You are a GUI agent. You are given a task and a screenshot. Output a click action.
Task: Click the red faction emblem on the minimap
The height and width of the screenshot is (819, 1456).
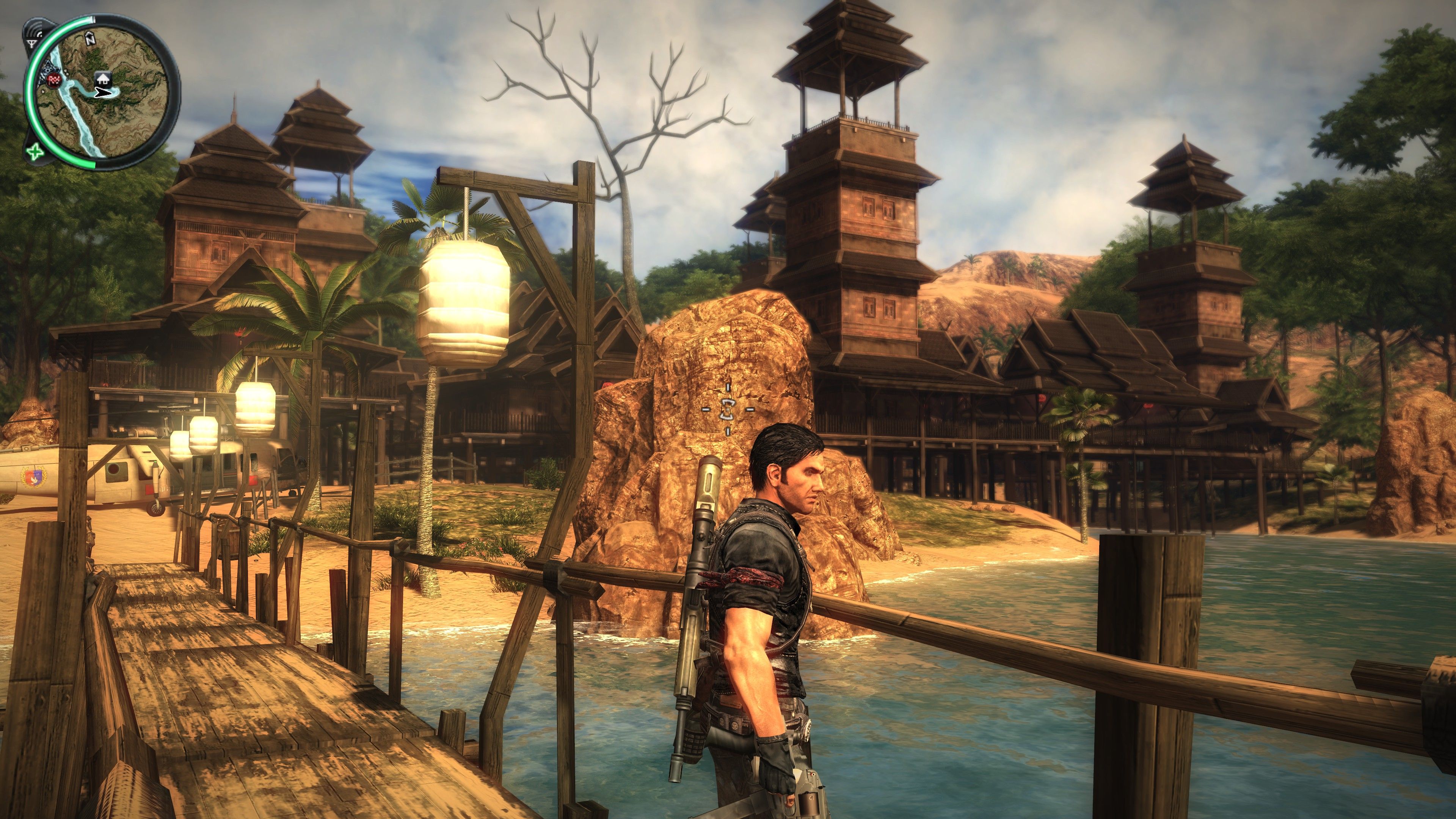point(54,80)
